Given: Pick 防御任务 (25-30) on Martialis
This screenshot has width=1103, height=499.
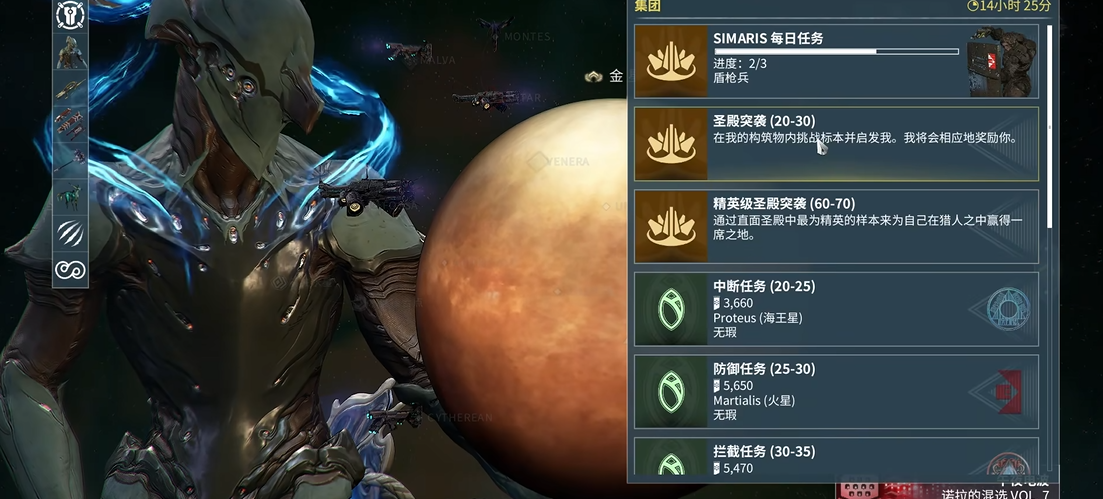Looking at the screenshot, I should click(x=836, y=391).
